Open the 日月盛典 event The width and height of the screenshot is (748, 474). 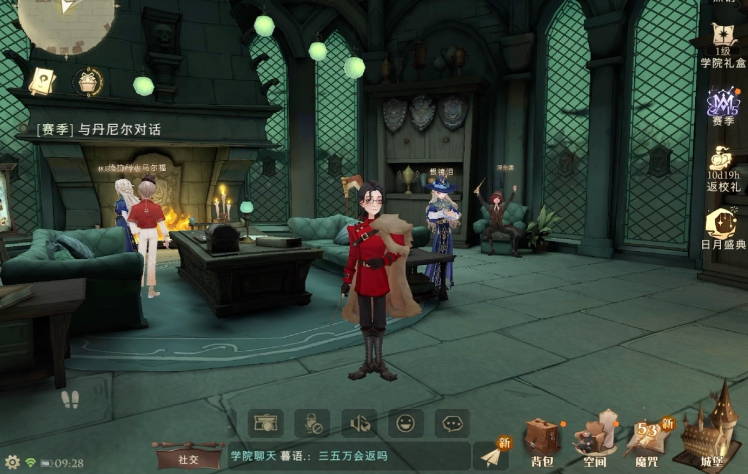[x=722, y=228]
